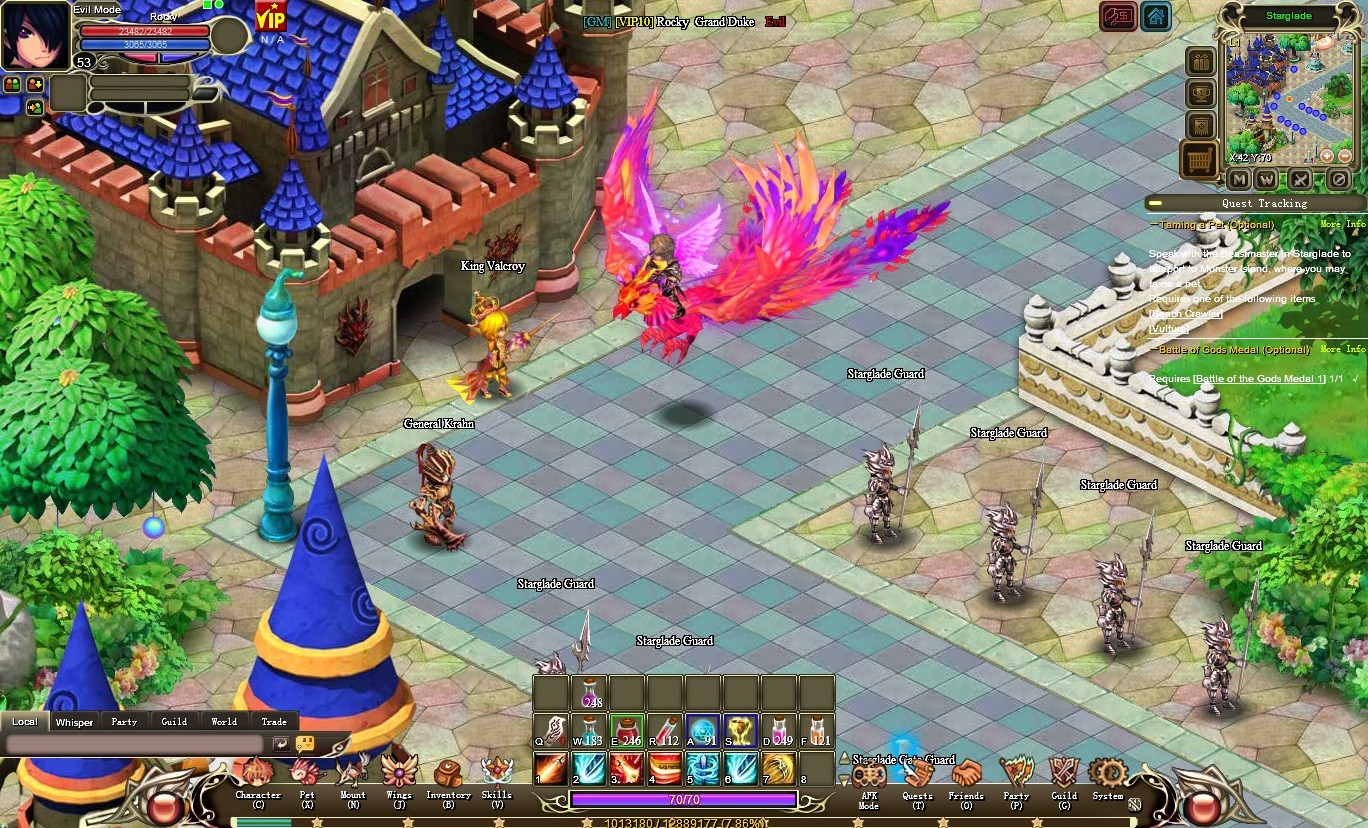1368x828 pixels.
Task: Use the red potion in slot E
Action: click(x=627, y=731)
